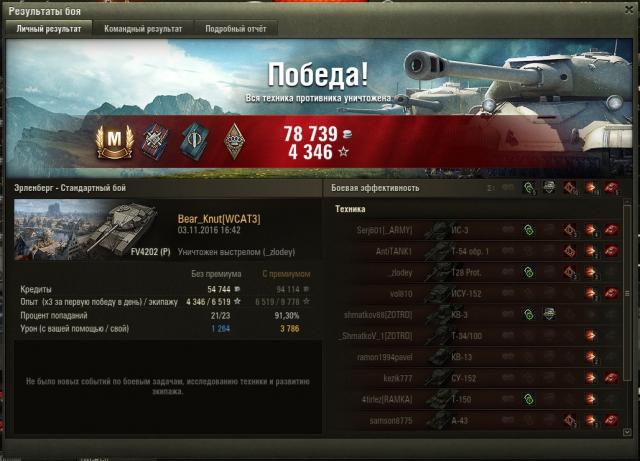Click the Mastery badge M medal
This screenshot has width=640, height=461.
tap(113, 140)
